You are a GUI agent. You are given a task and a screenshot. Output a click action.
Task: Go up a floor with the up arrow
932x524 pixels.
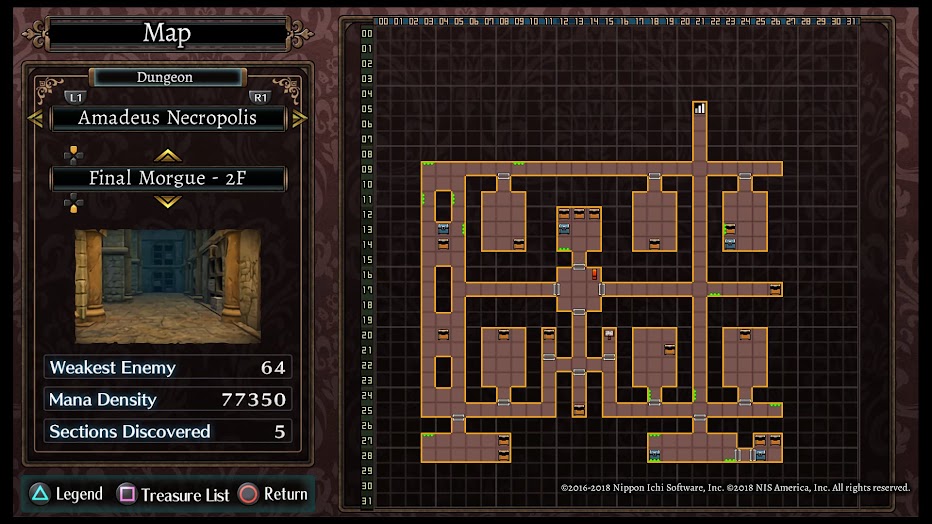167,155
